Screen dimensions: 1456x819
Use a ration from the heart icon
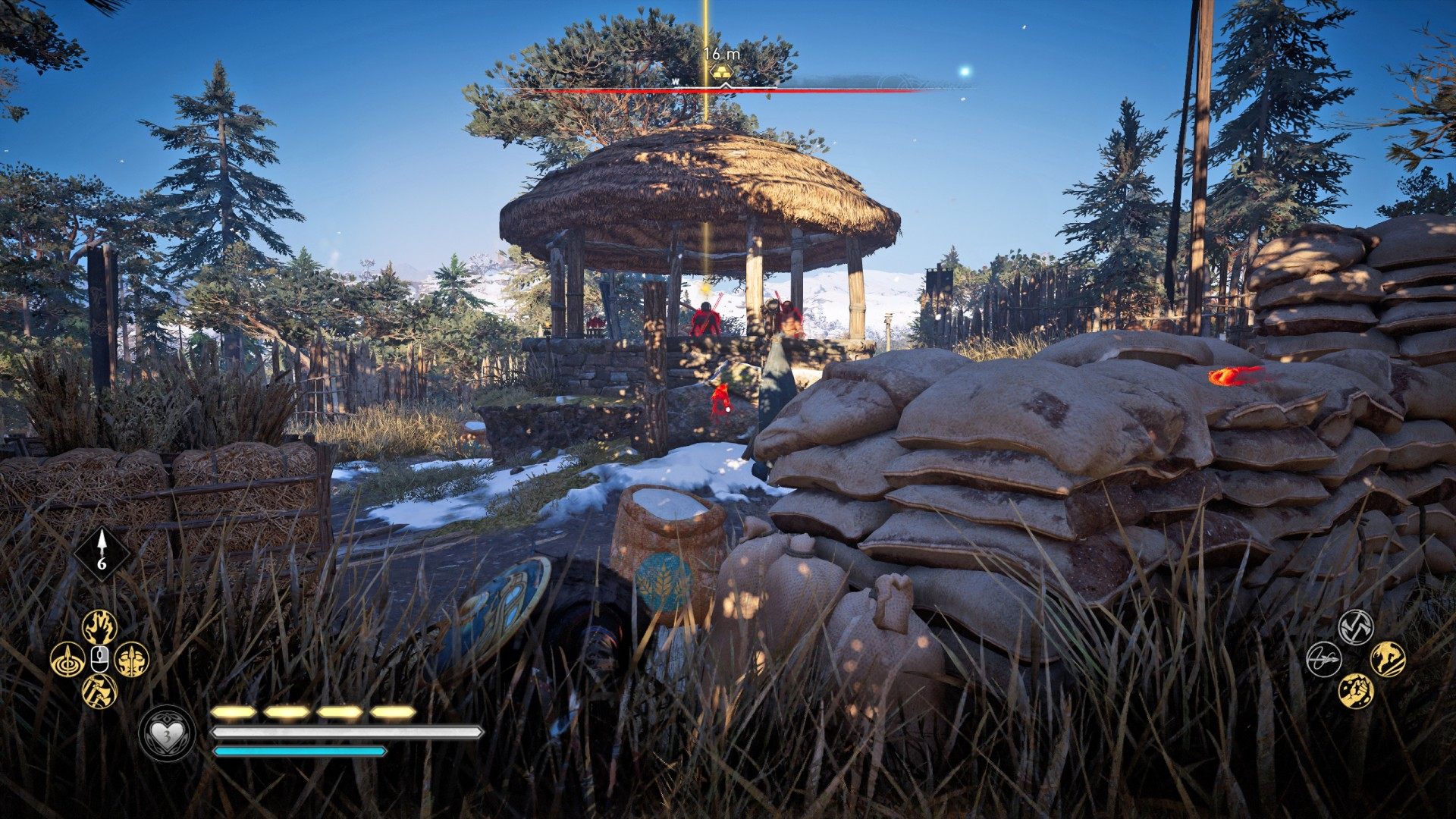[167, 733]
